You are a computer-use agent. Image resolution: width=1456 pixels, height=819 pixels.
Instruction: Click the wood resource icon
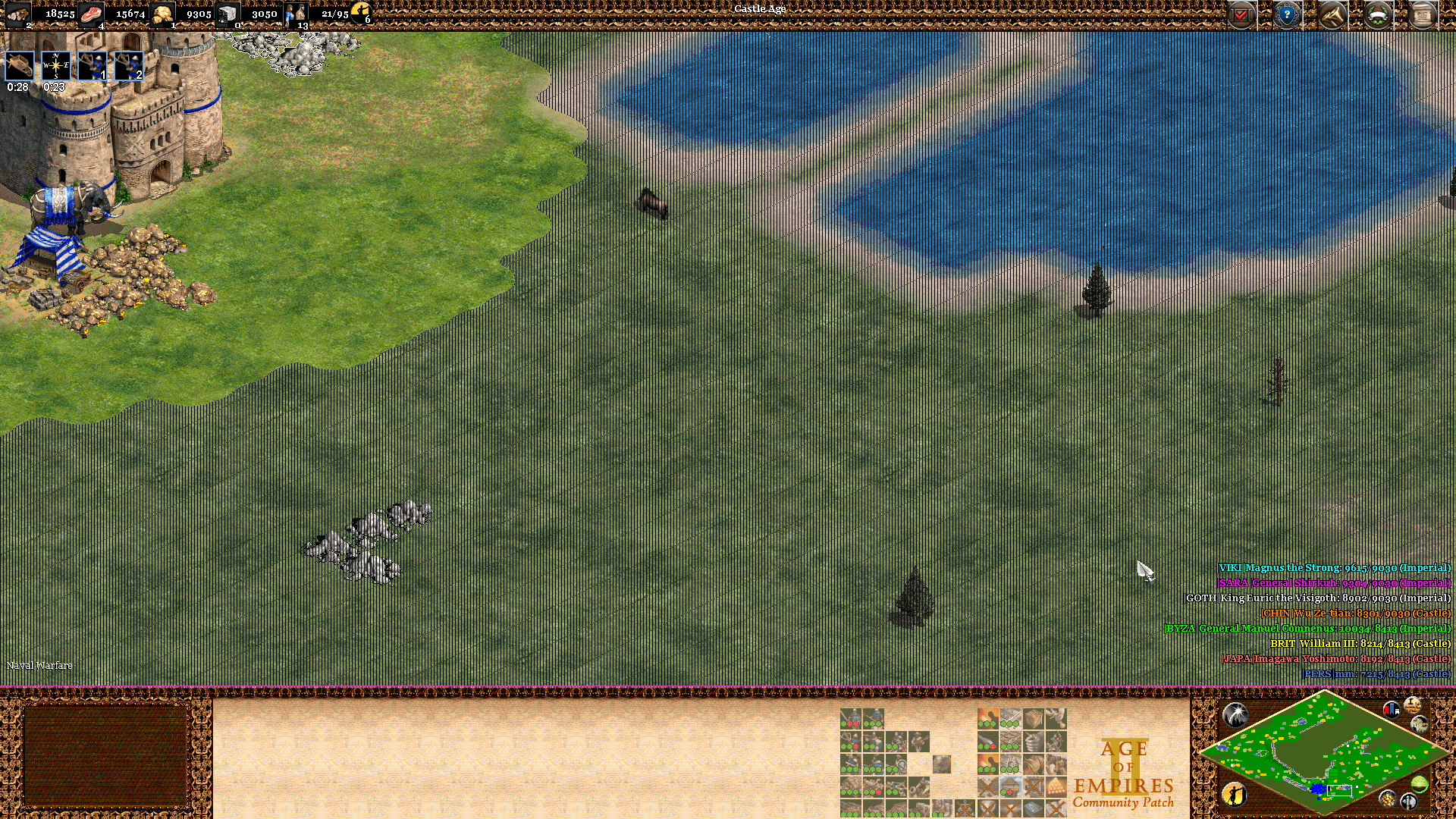19,14
